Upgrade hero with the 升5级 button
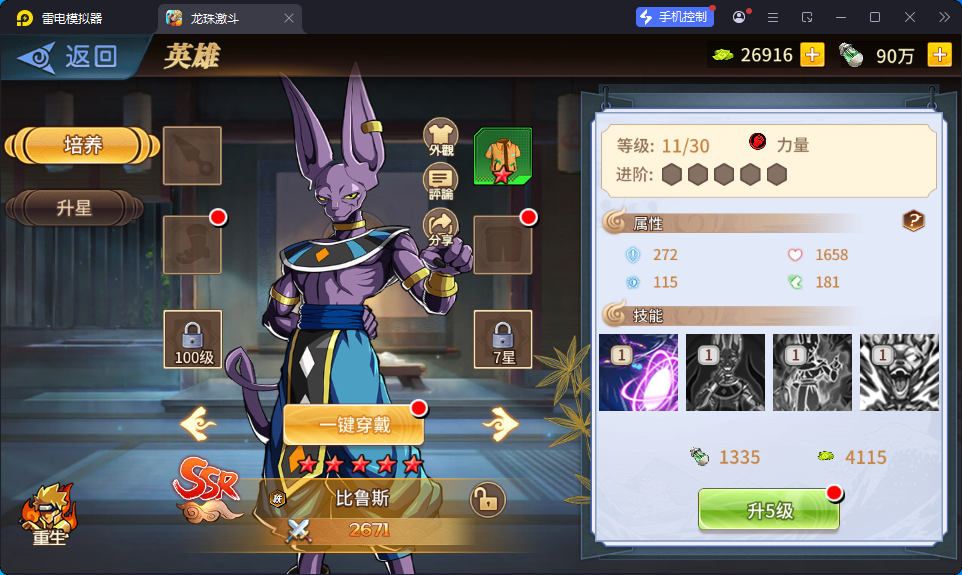The width and height of the screenshot is (962, 575). 769,510
